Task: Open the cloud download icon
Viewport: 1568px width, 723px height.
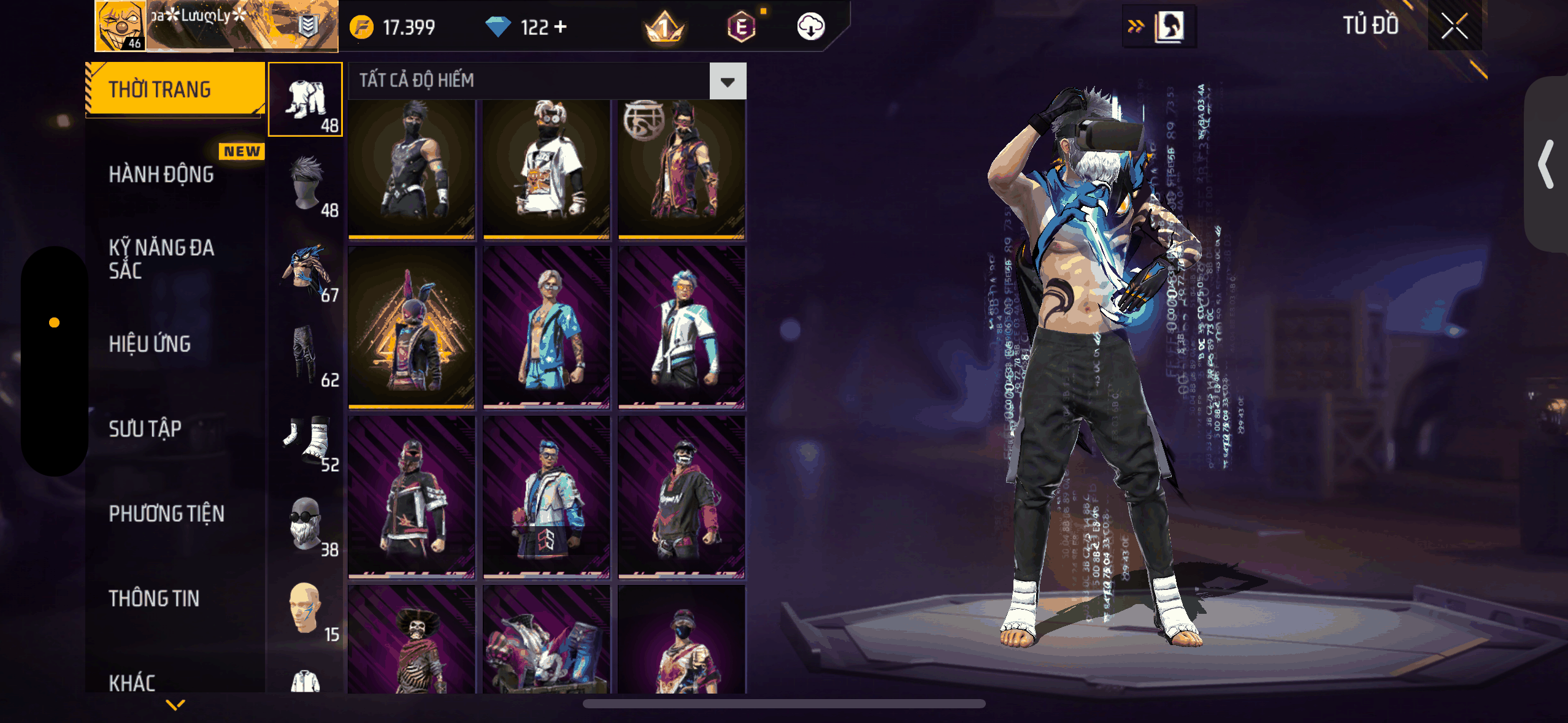Action: click(810, 27)
